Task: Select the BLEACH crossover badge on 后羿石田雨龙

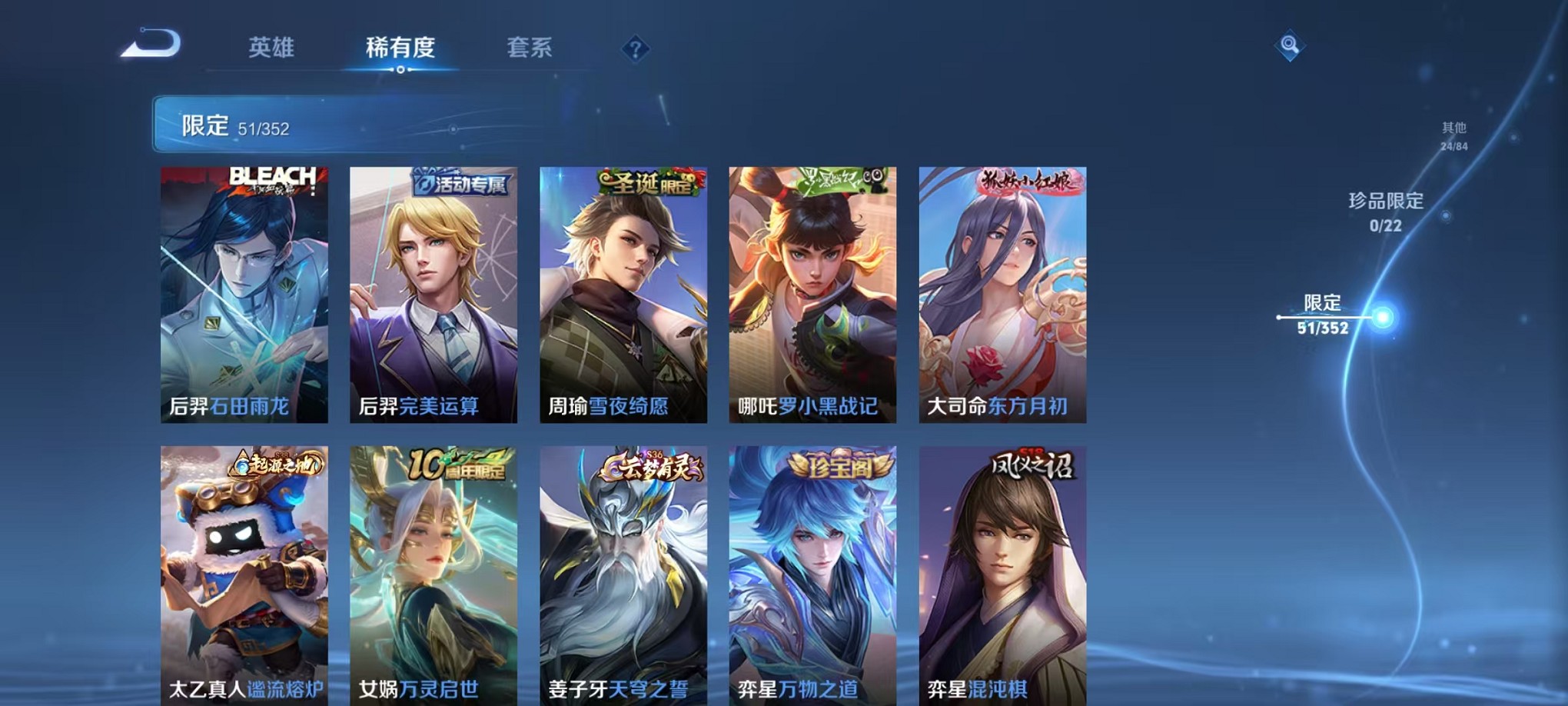Action: click(x=273, y=180)
